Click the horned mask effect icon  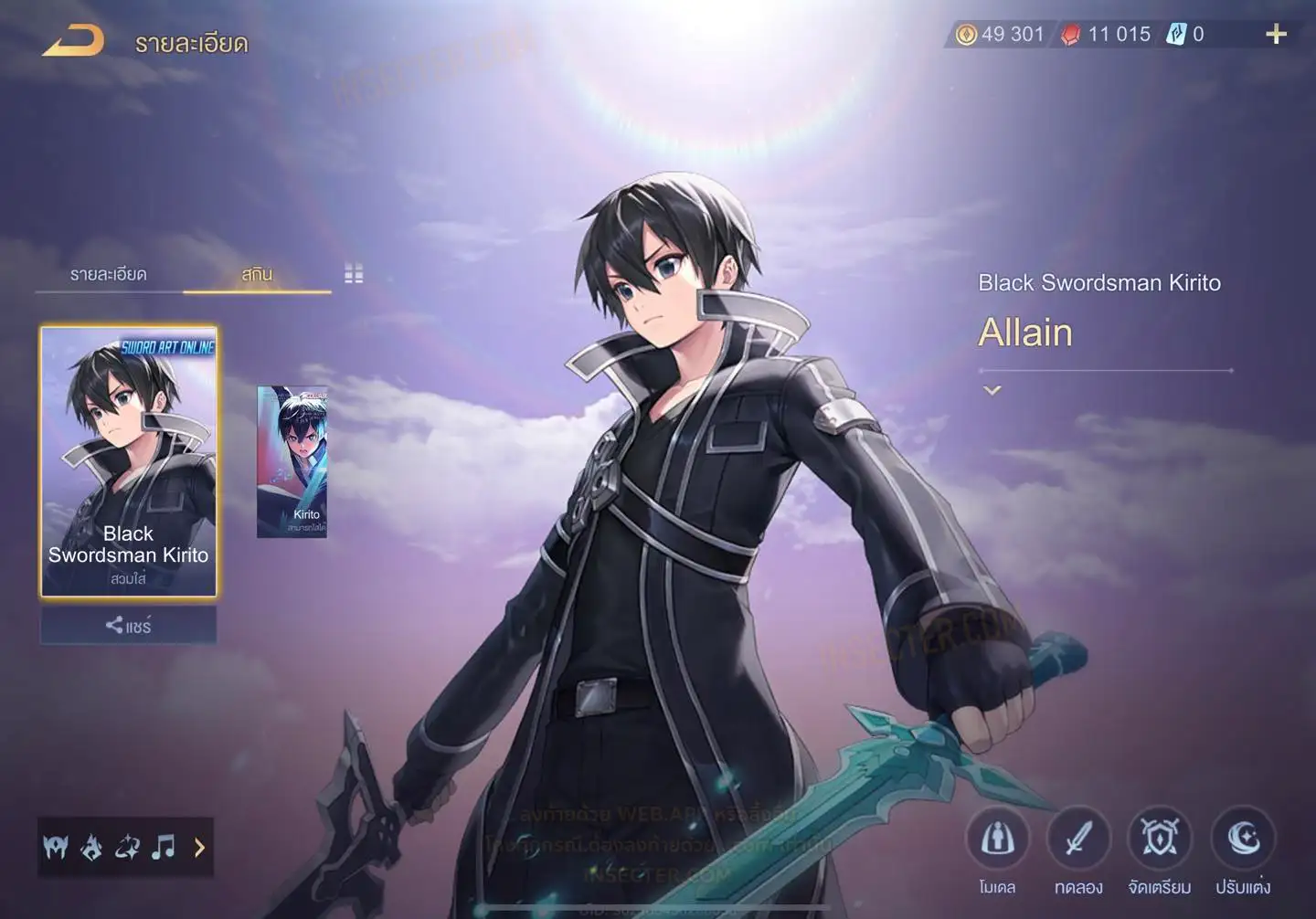[56, 848]
